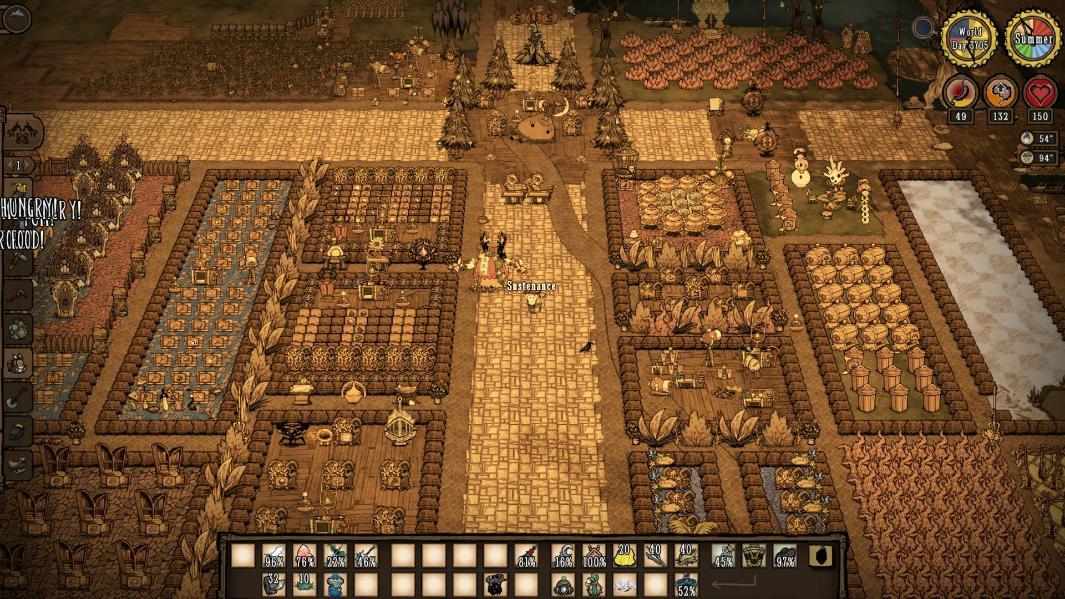Select the inventory item showing 96% durability

point(274,556)
